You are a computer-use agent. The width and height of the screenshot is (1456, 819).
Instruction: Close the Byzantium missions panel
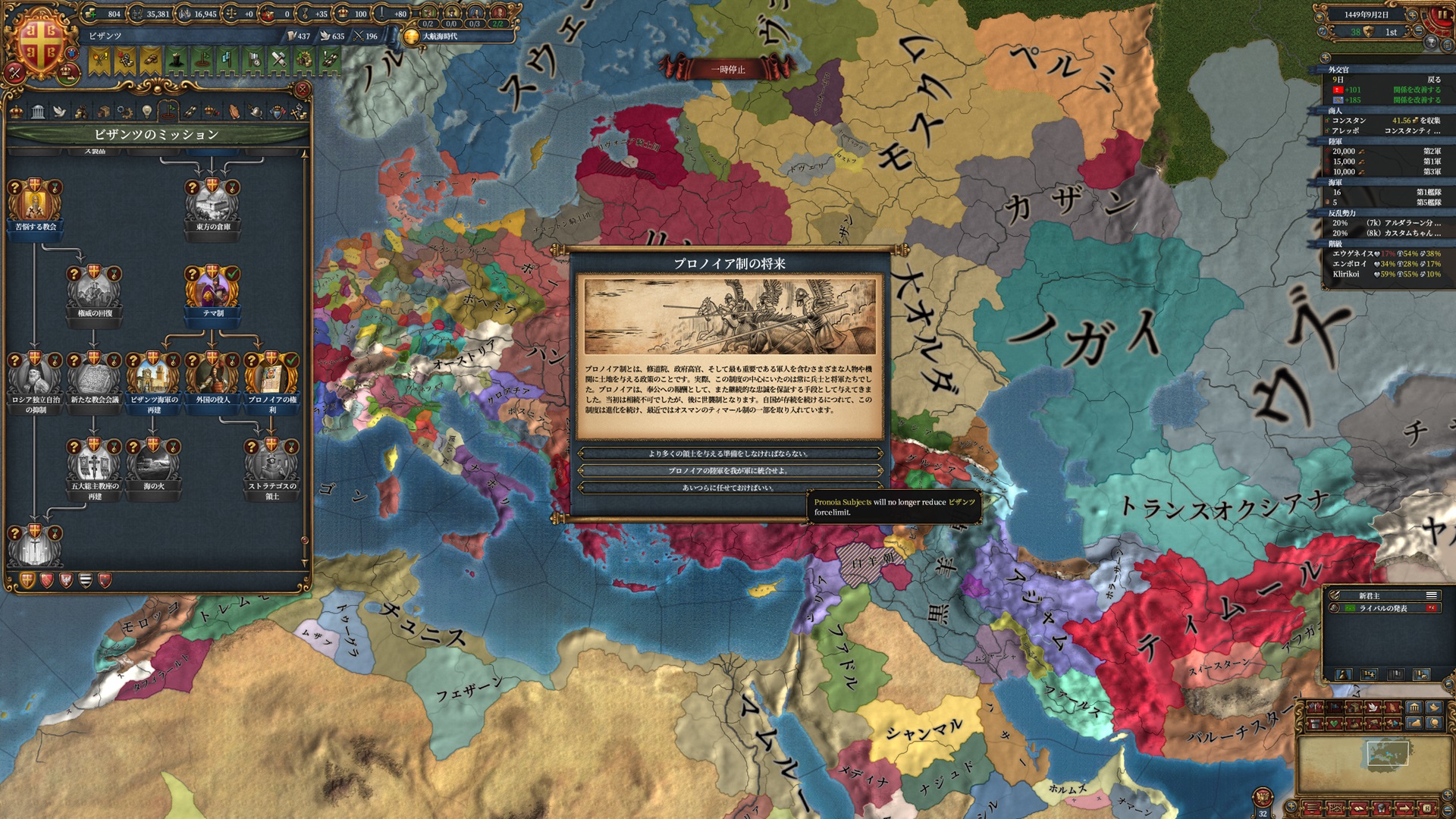pyautogui.click(x=302, y=89)
